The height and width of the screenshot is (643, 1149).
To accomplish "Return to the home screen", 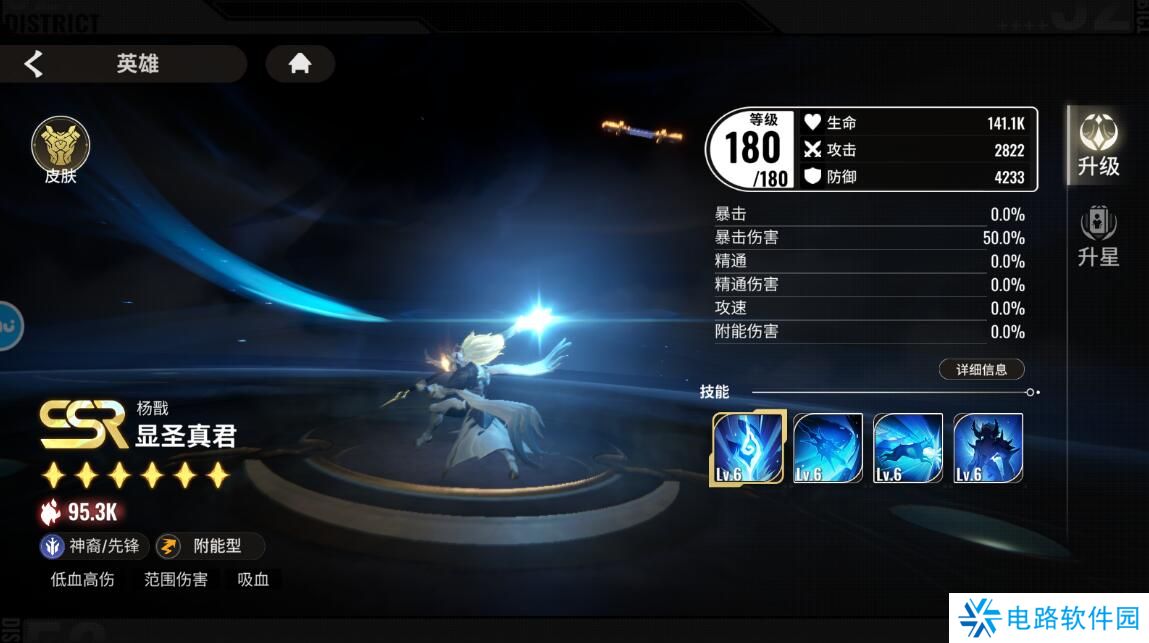I will click(x=299, y=64).
